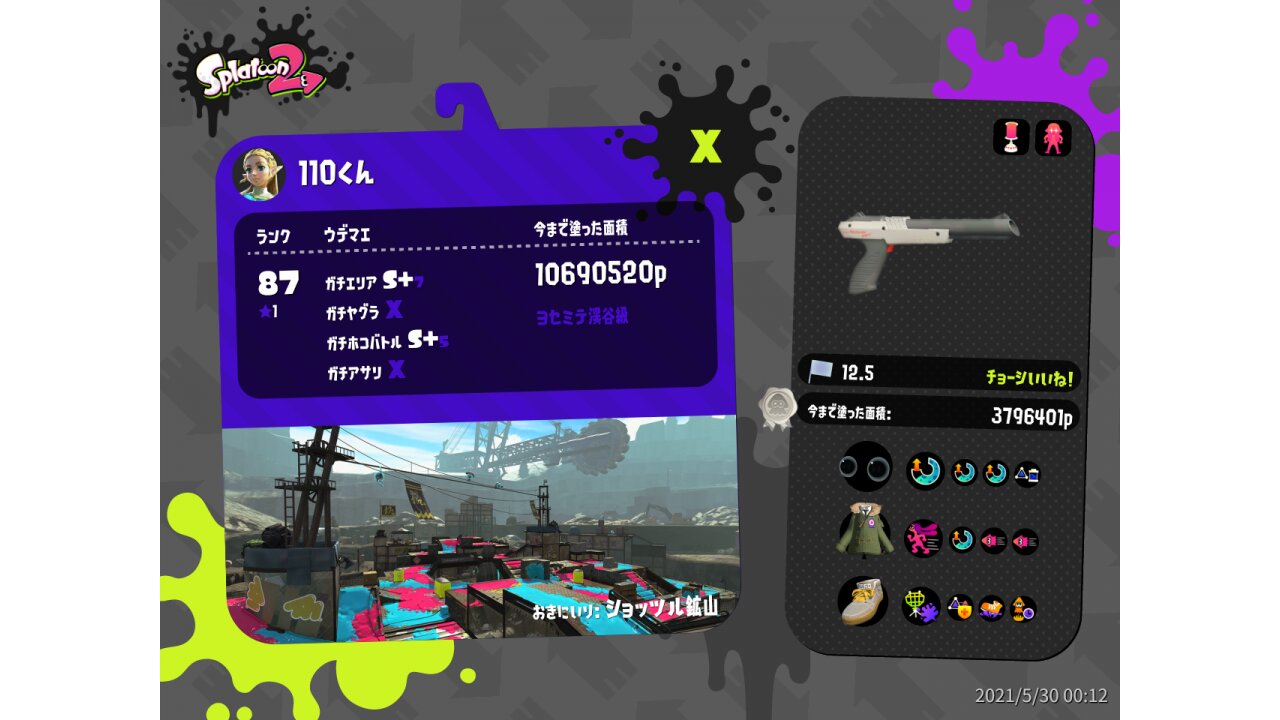1280x720 pixels.
Task: Pick the green fur-collar parka clothing
Action: [x=865, y=529]
